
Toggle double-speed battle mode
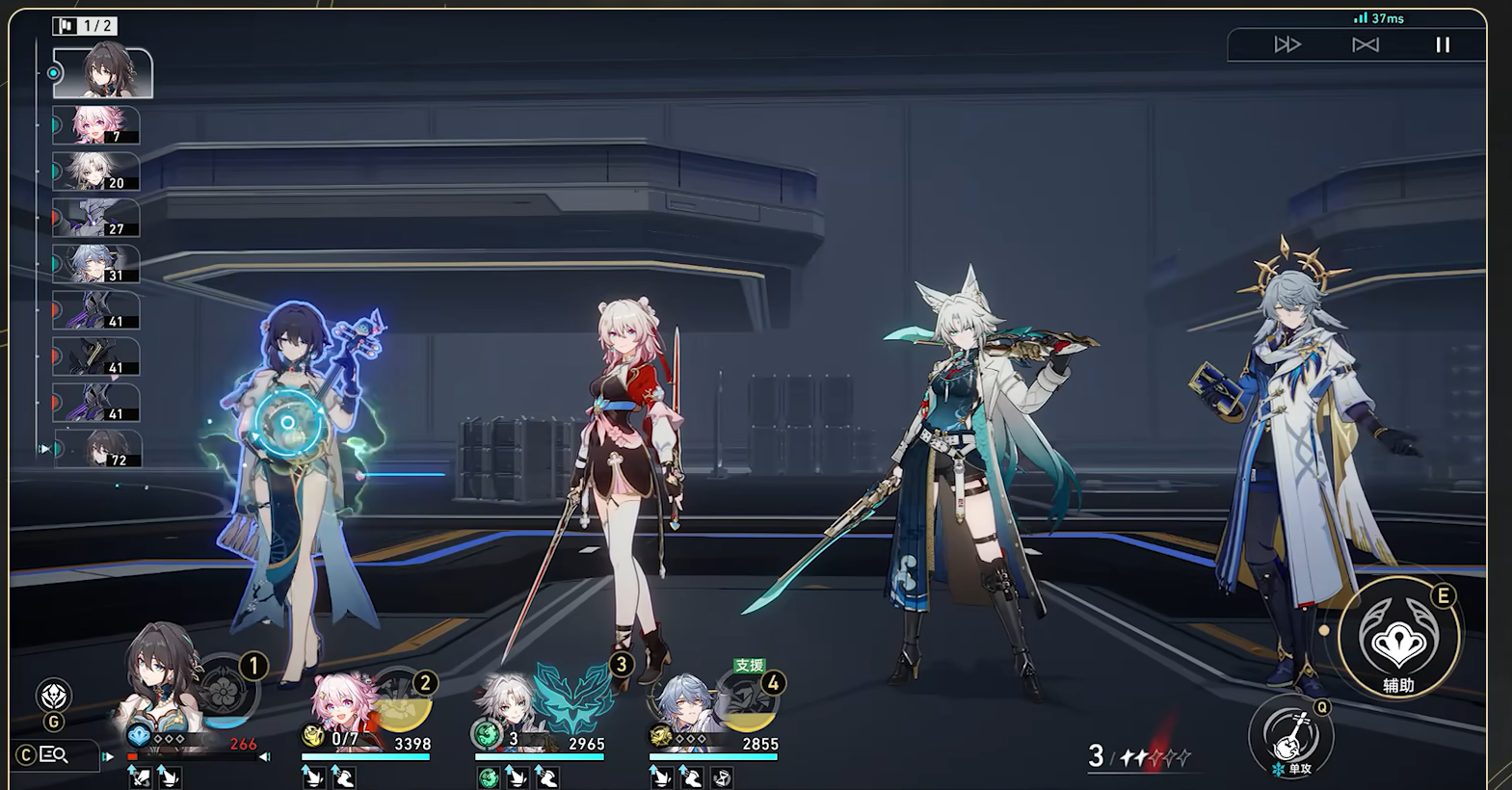pyautogui.click(x=1287, y=44)
